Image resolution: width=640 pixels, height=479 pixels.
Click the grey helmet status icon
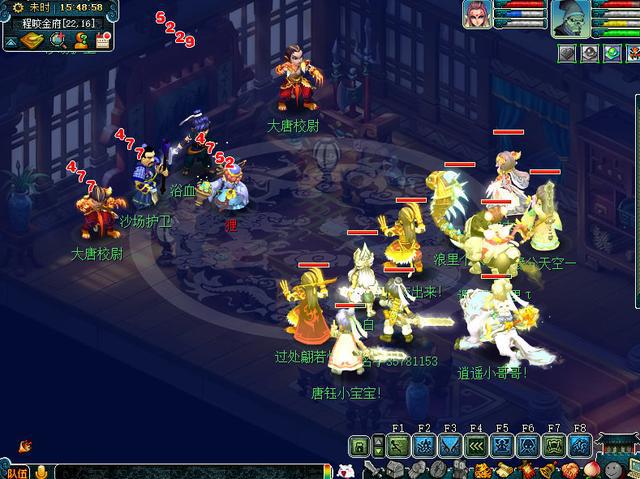589,52
